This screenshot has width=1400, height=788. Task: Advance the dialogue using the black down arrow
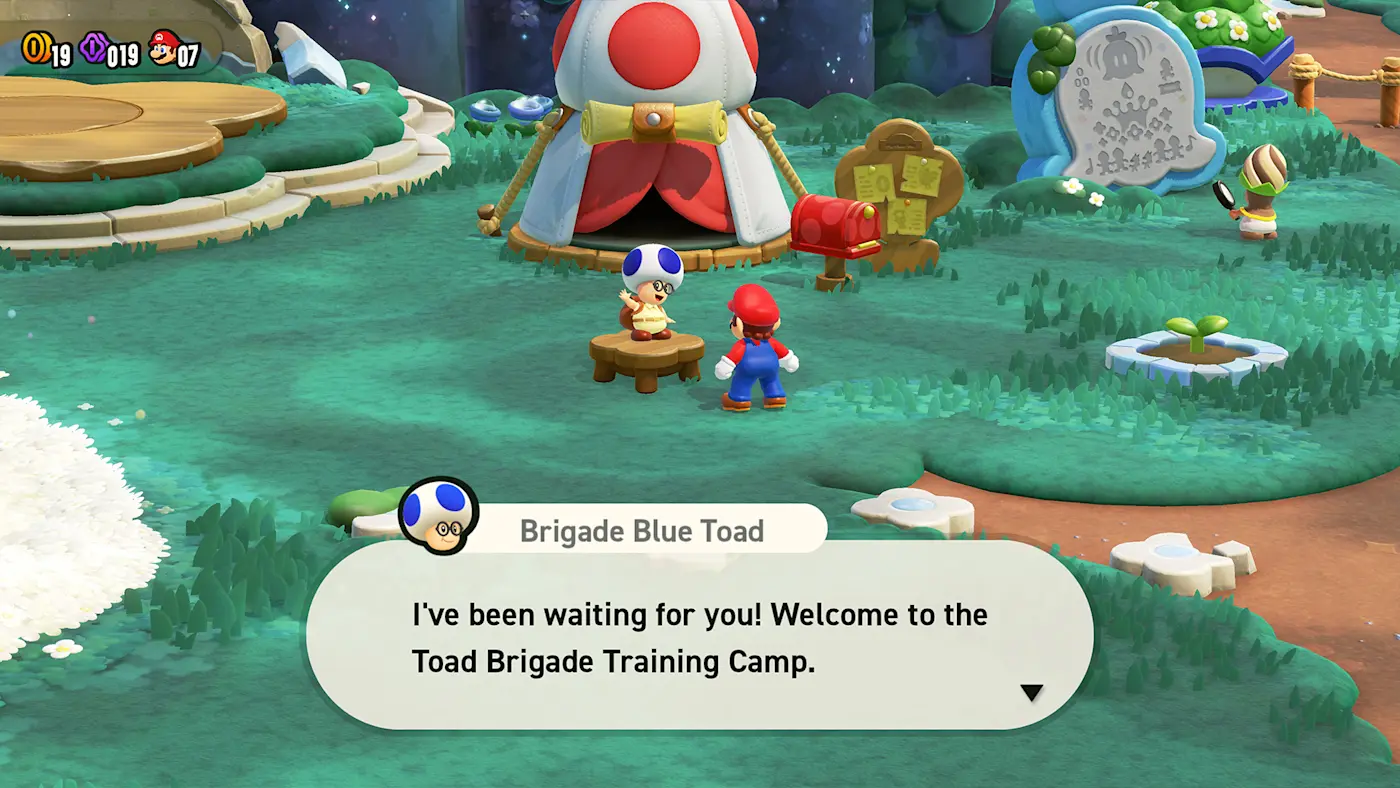click(x=1031, y=692)
